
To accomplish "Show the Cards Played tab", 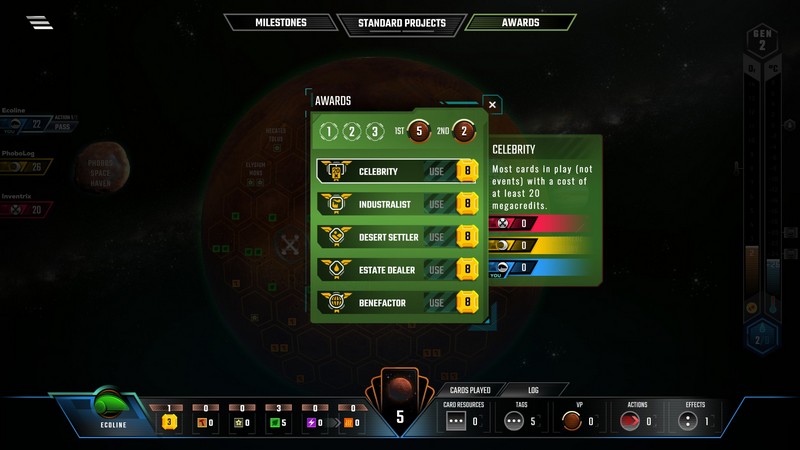I will (x=469, y=389).
